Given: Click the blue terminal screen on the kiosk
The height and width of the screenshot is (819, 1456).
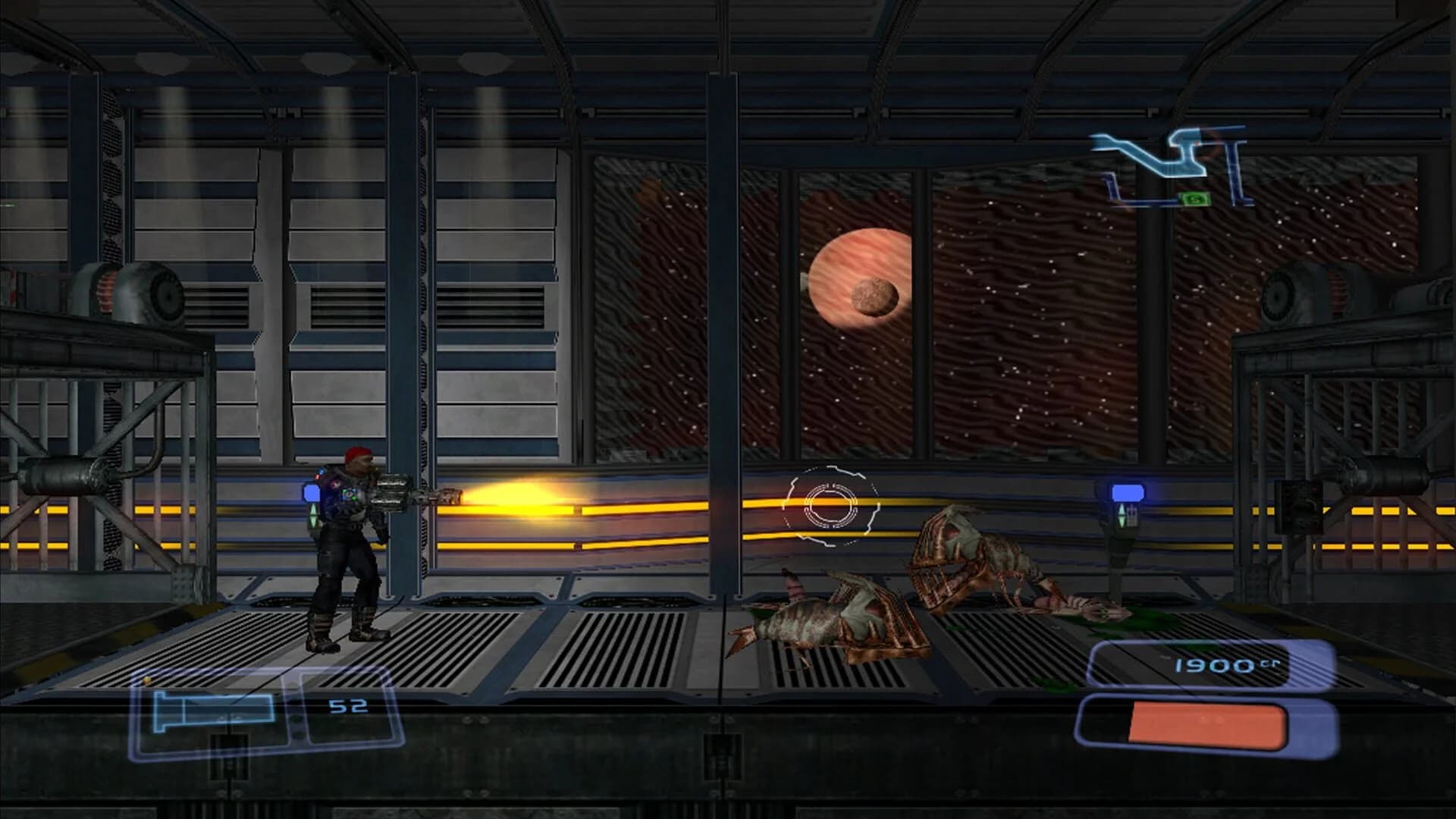Looking at the screenshot, I should [1127, 492].
